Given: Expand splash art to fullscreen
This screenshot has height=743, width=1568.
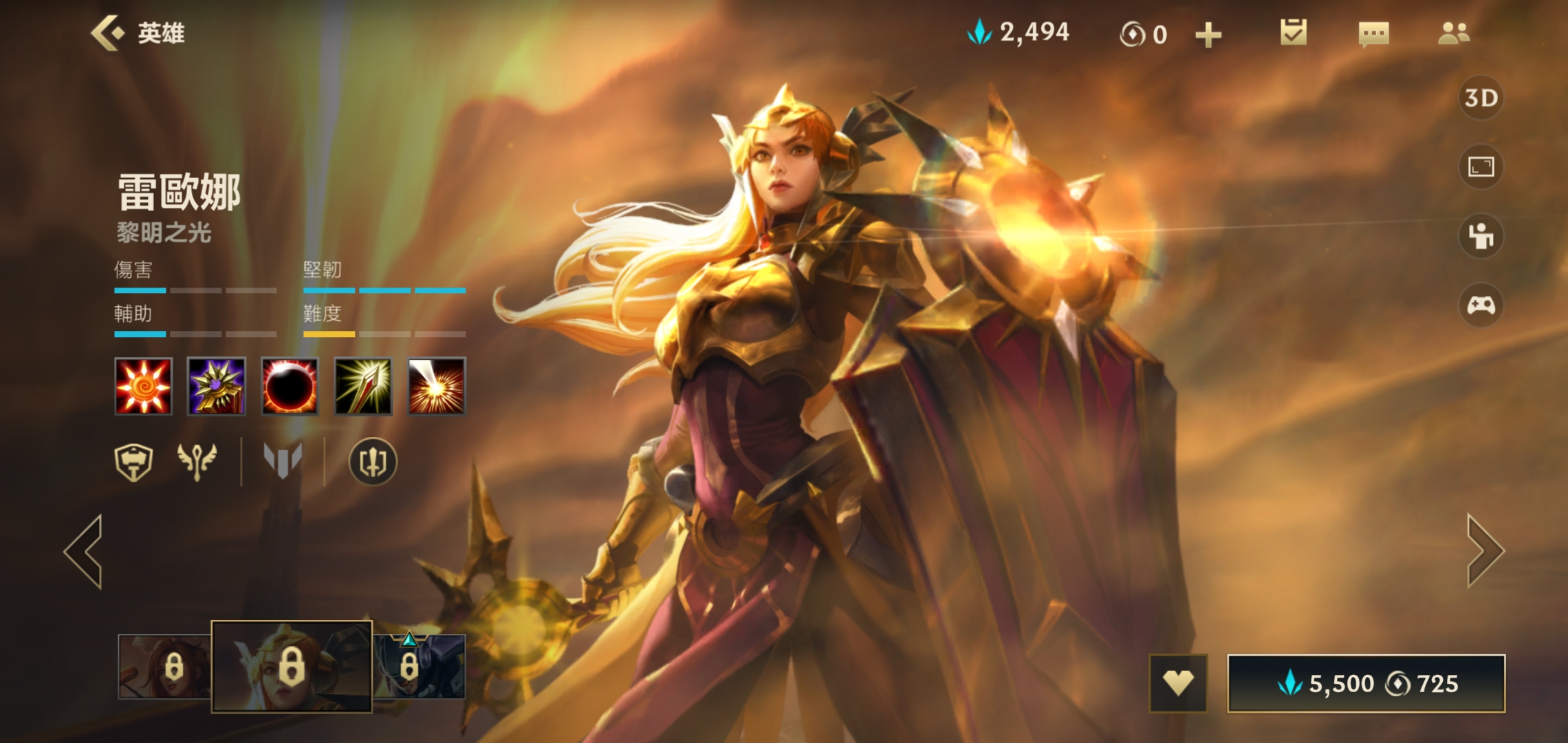Looking at the screenshot, I should pyautogui.click(x=1481, y=166).
